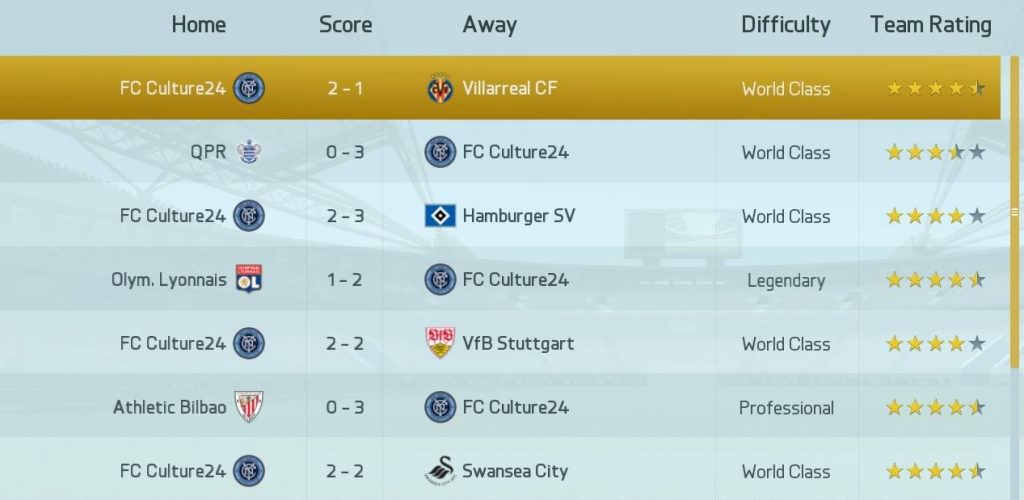Image resolution: width=1024 pixels, height=500 pixels.
Task: Select the Athletic Bilbao match row
Action: [500, 407]
